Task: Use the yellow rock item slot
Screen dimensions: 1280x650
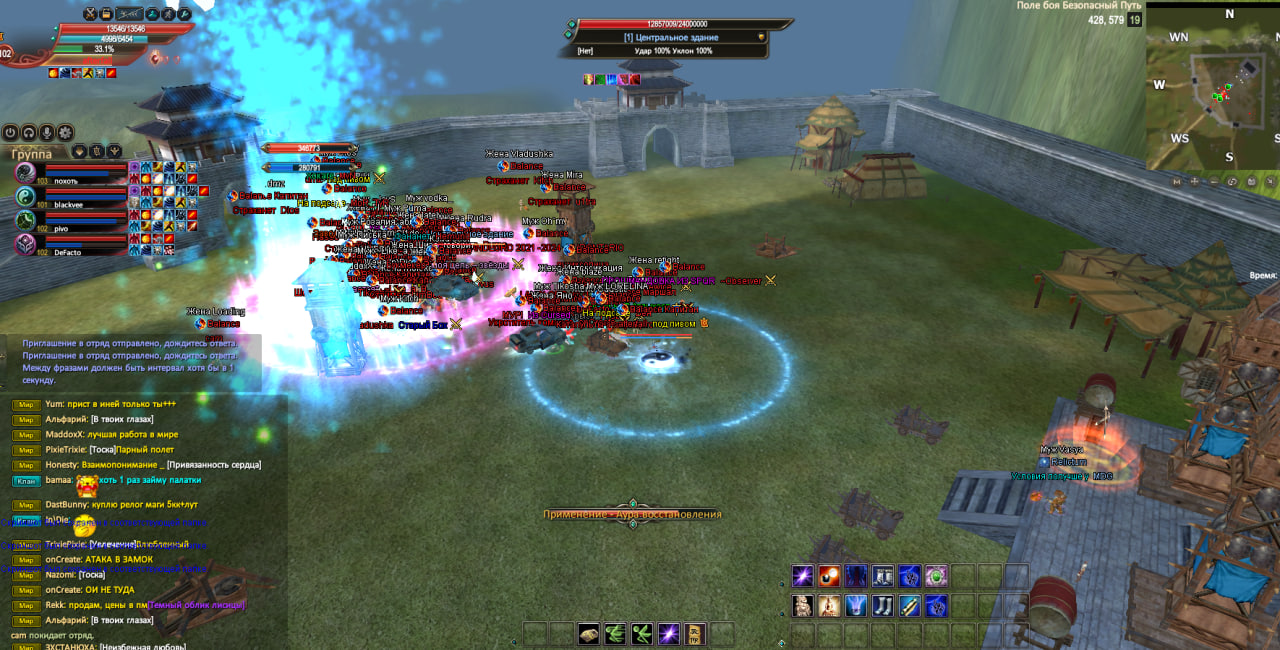Action: [x=588, y=633]
